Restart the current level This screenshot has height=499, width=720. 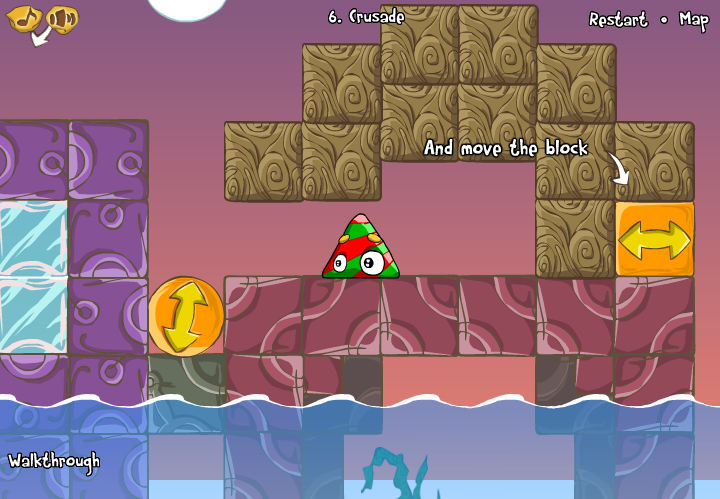617,20
